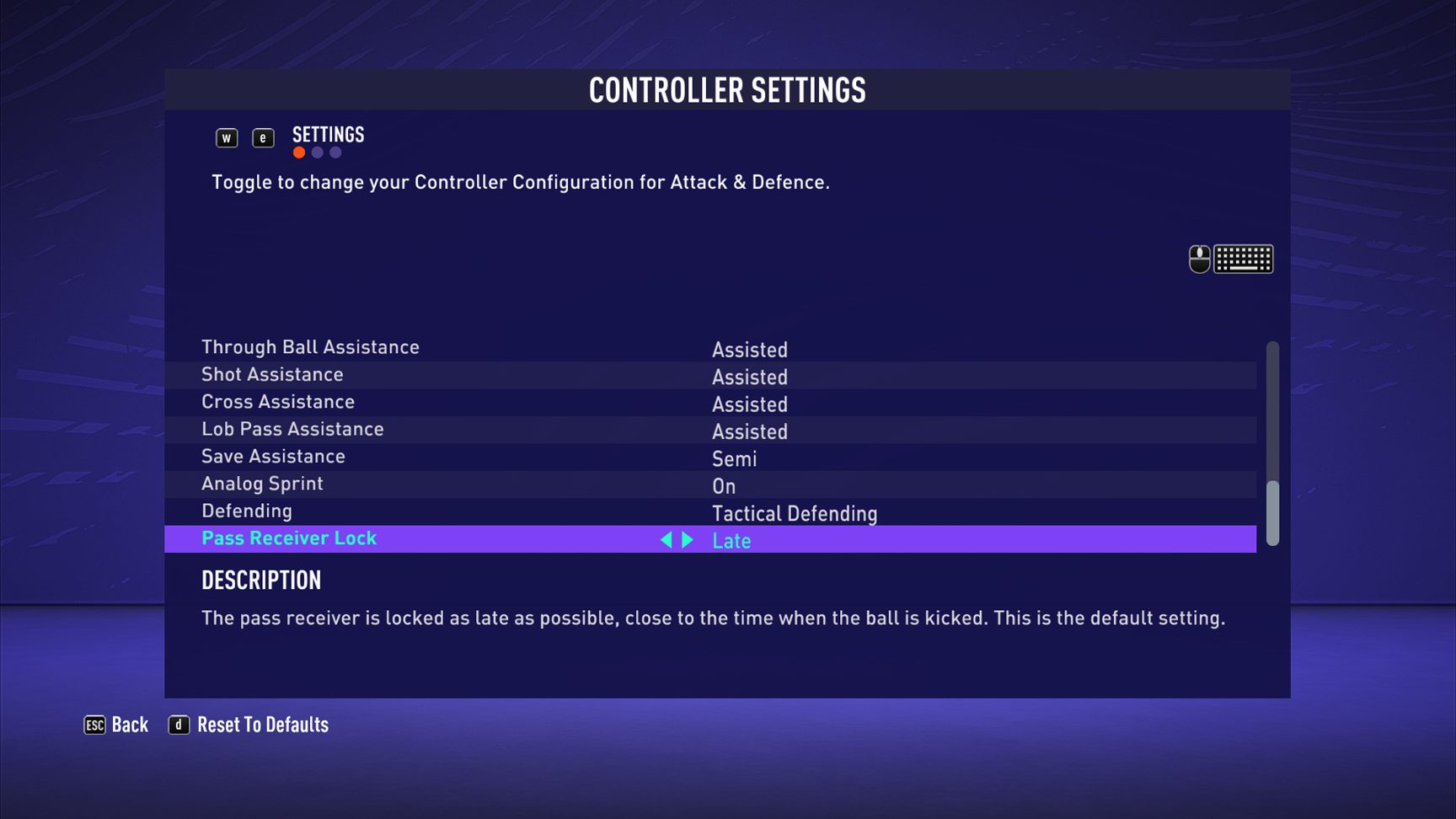Viewport: 1456px width, 819px height.
Task: Click the D key icon near Reset To Defaults
Action: point(178,725)
